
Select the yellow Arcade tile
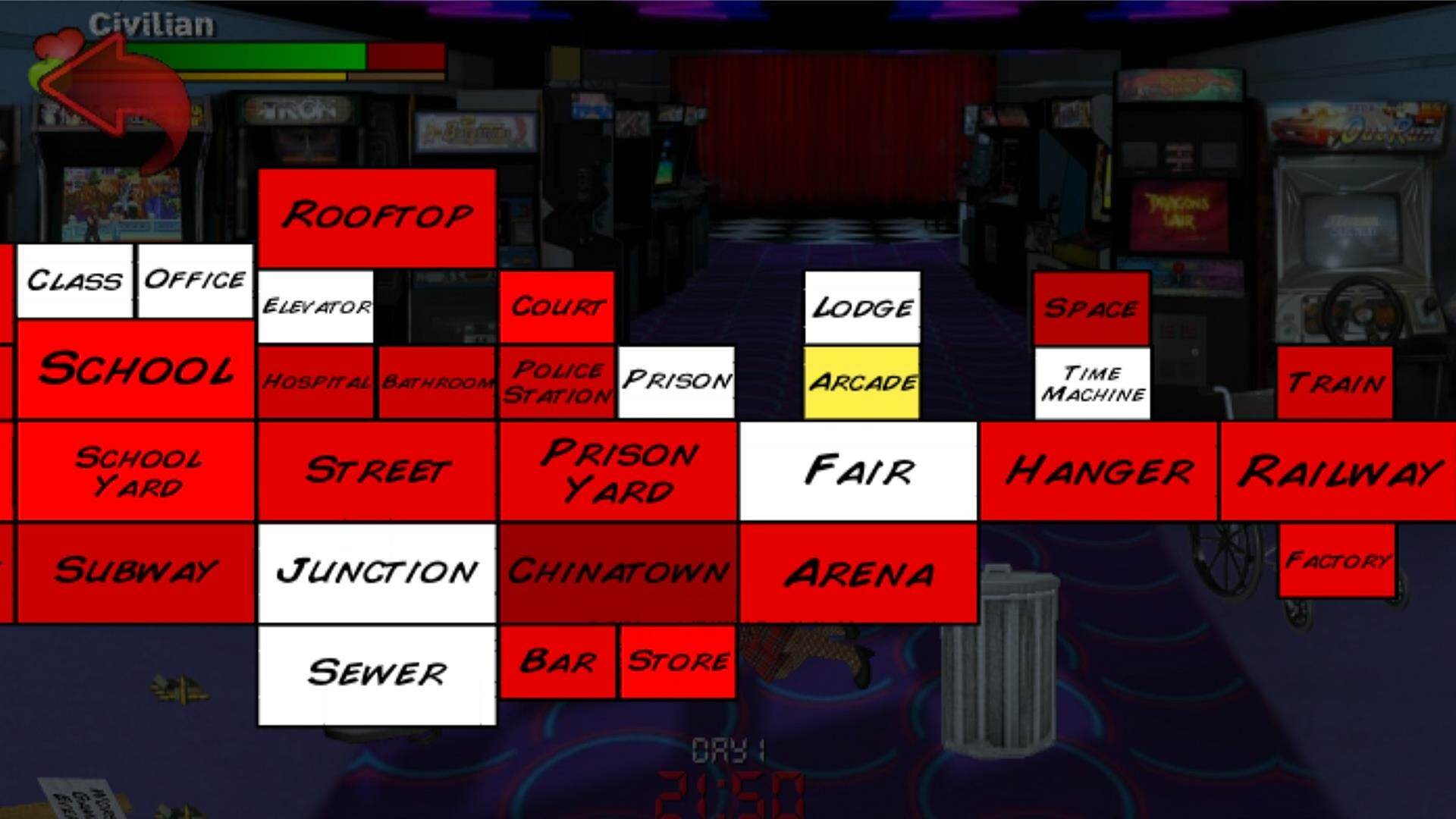point(861,383)
